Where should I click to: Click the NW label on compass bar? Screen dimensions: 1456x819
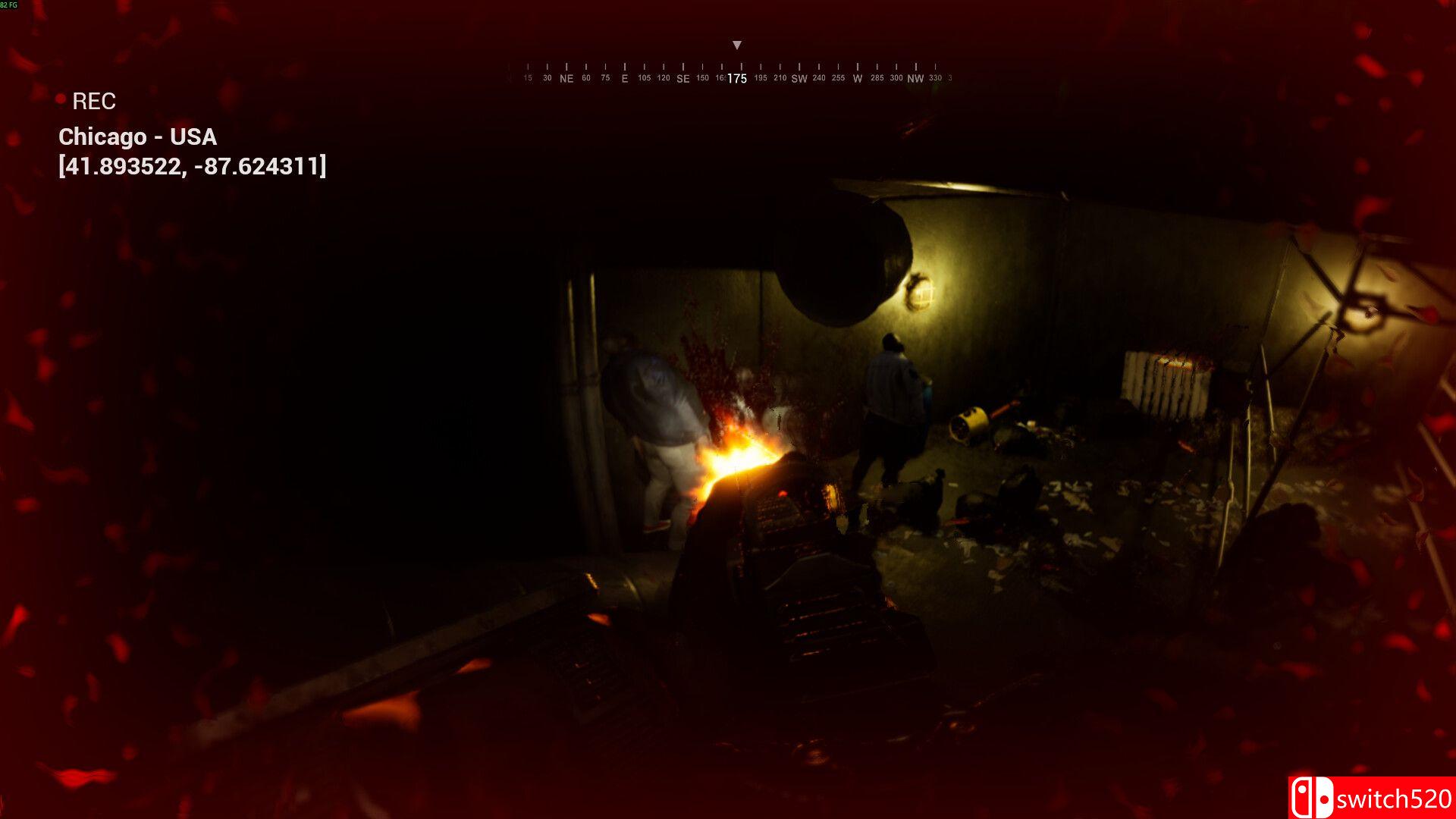pos(915,78)
